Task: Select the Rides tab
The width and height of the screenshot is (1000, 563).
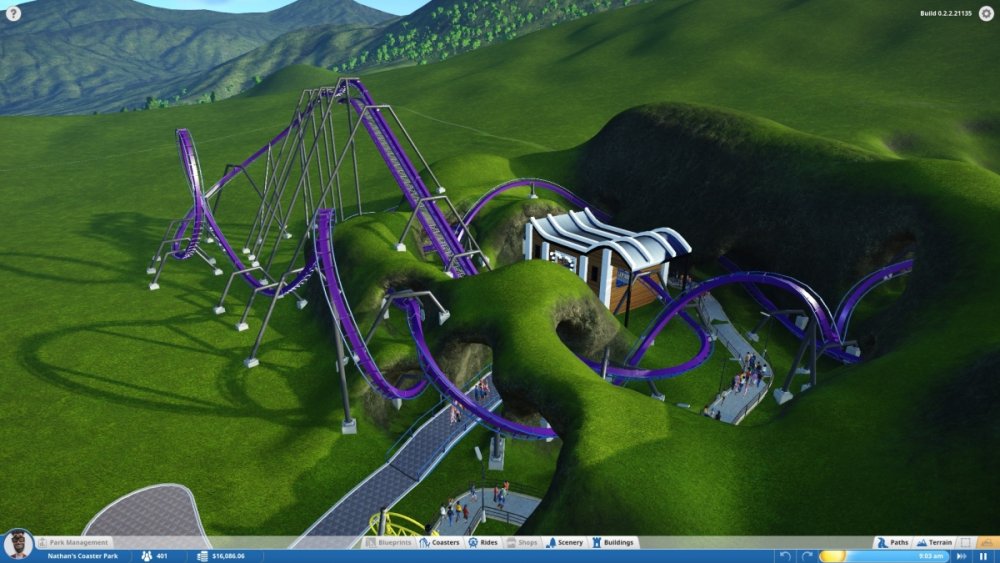Action: (484, 543)
